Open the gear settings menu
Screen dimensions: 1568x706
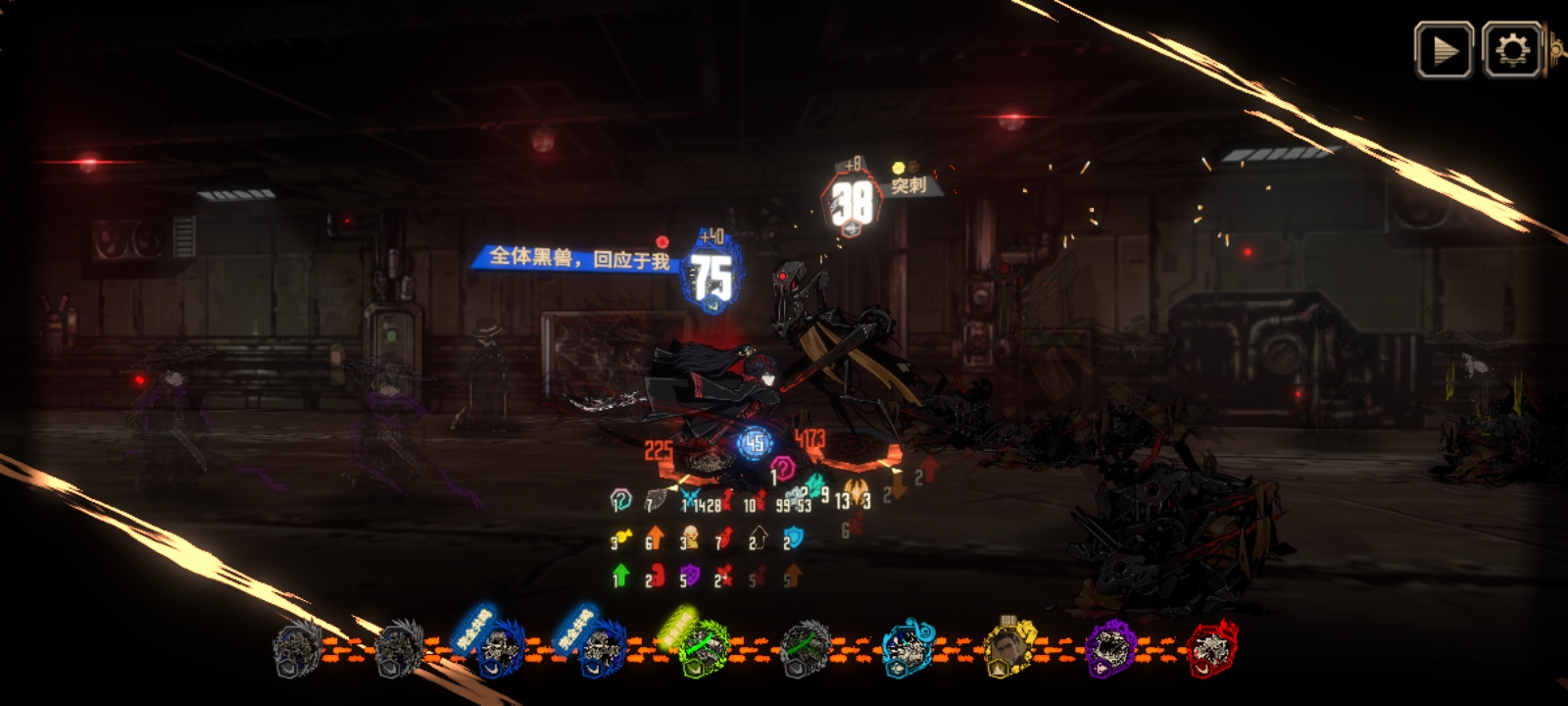click(1512, 50)
